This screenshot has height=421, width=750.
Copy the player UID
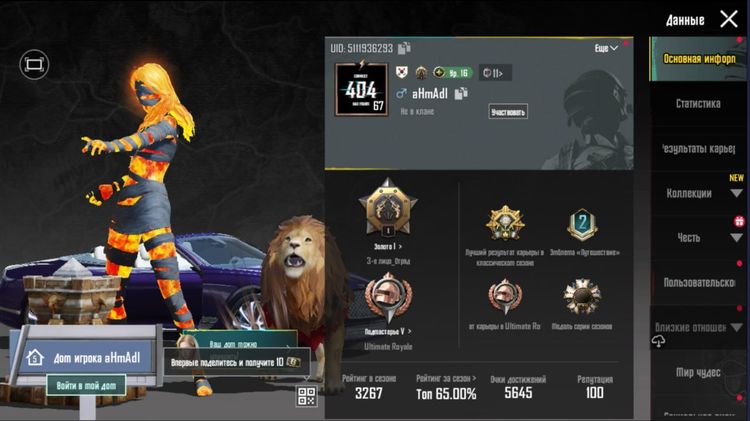click(x=404, y=48)
